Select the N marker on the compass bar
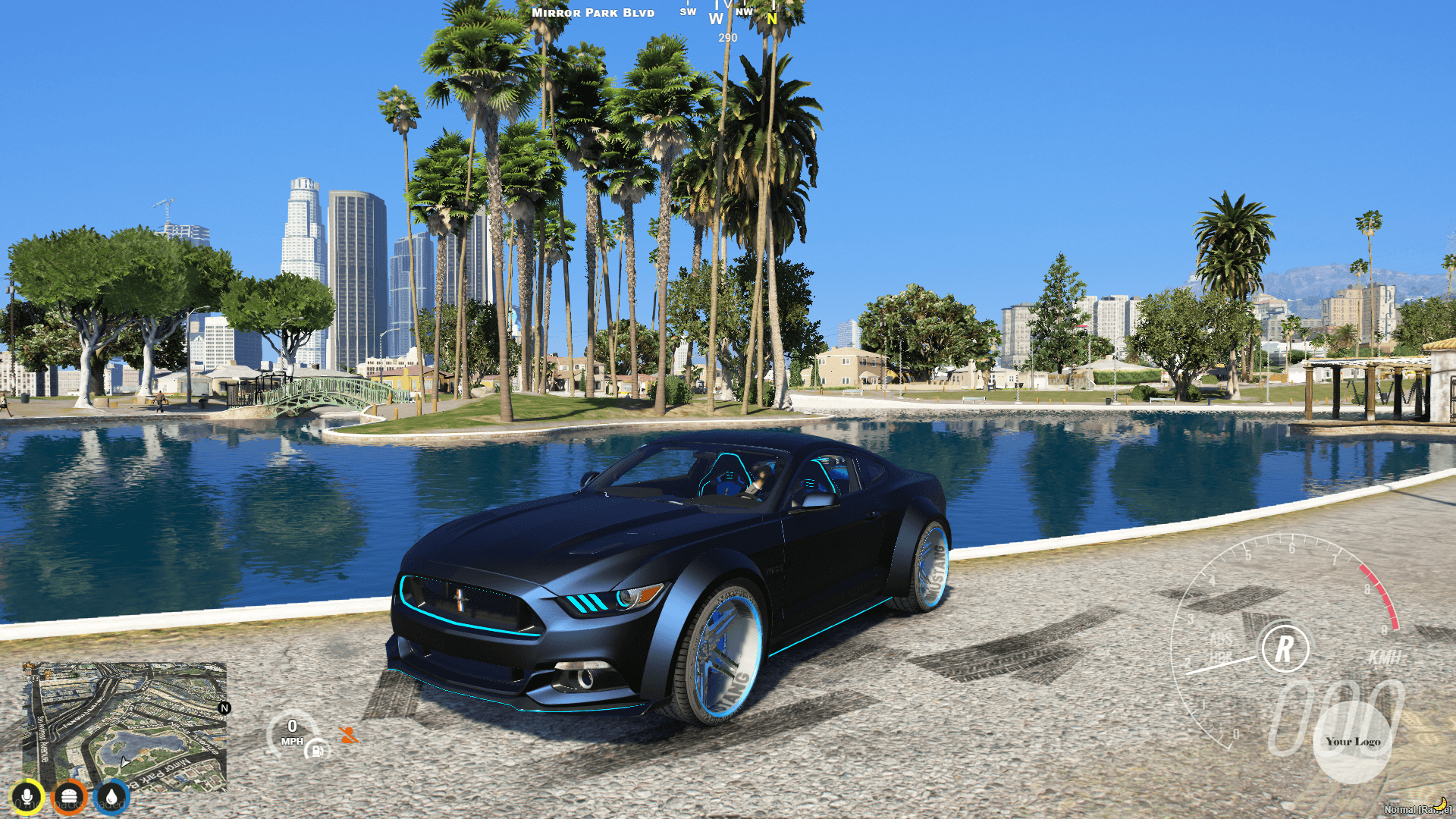The height and width of the screenshot is (819, 1456). click(770, 17)
